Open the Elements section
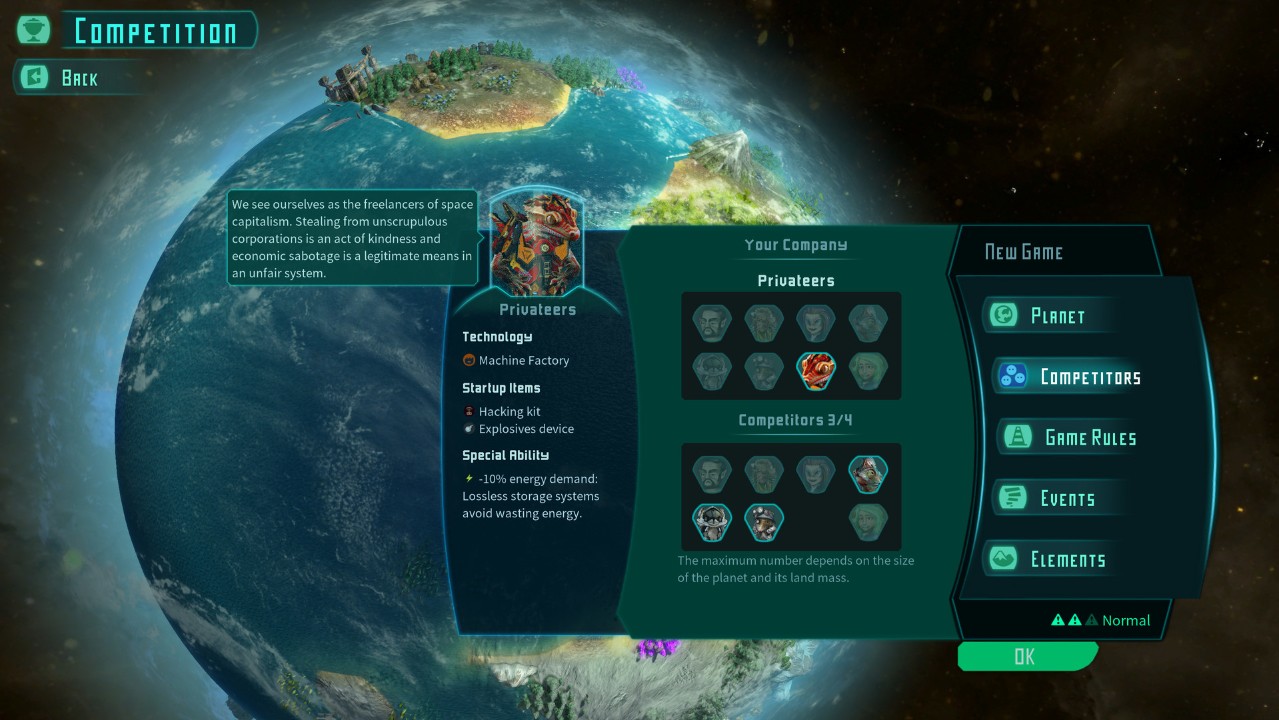 click(x=1066, y=560)
